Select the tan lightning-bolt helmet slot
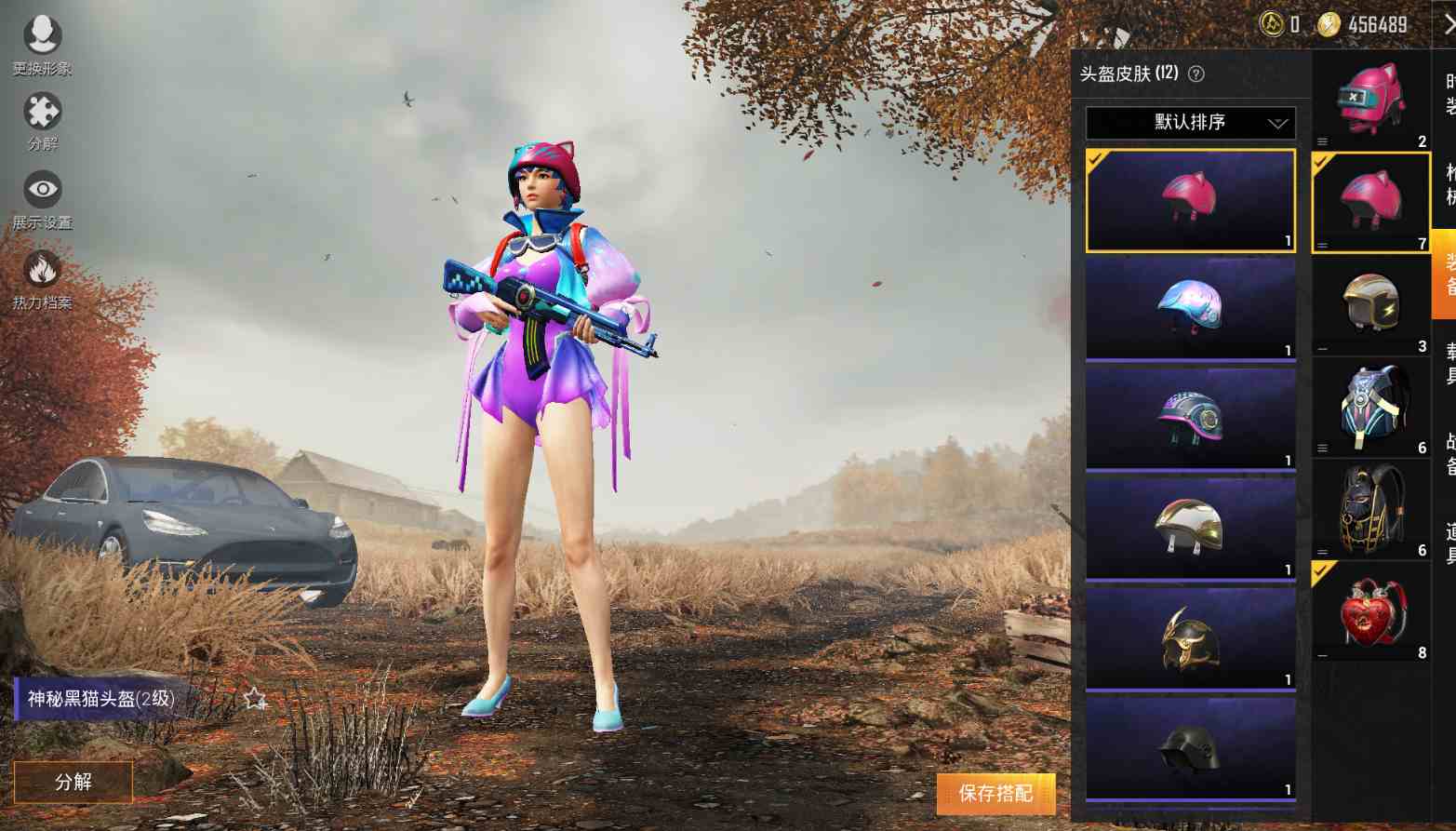The height and width of the screenshot is (831, 1456). (1370, 303)
